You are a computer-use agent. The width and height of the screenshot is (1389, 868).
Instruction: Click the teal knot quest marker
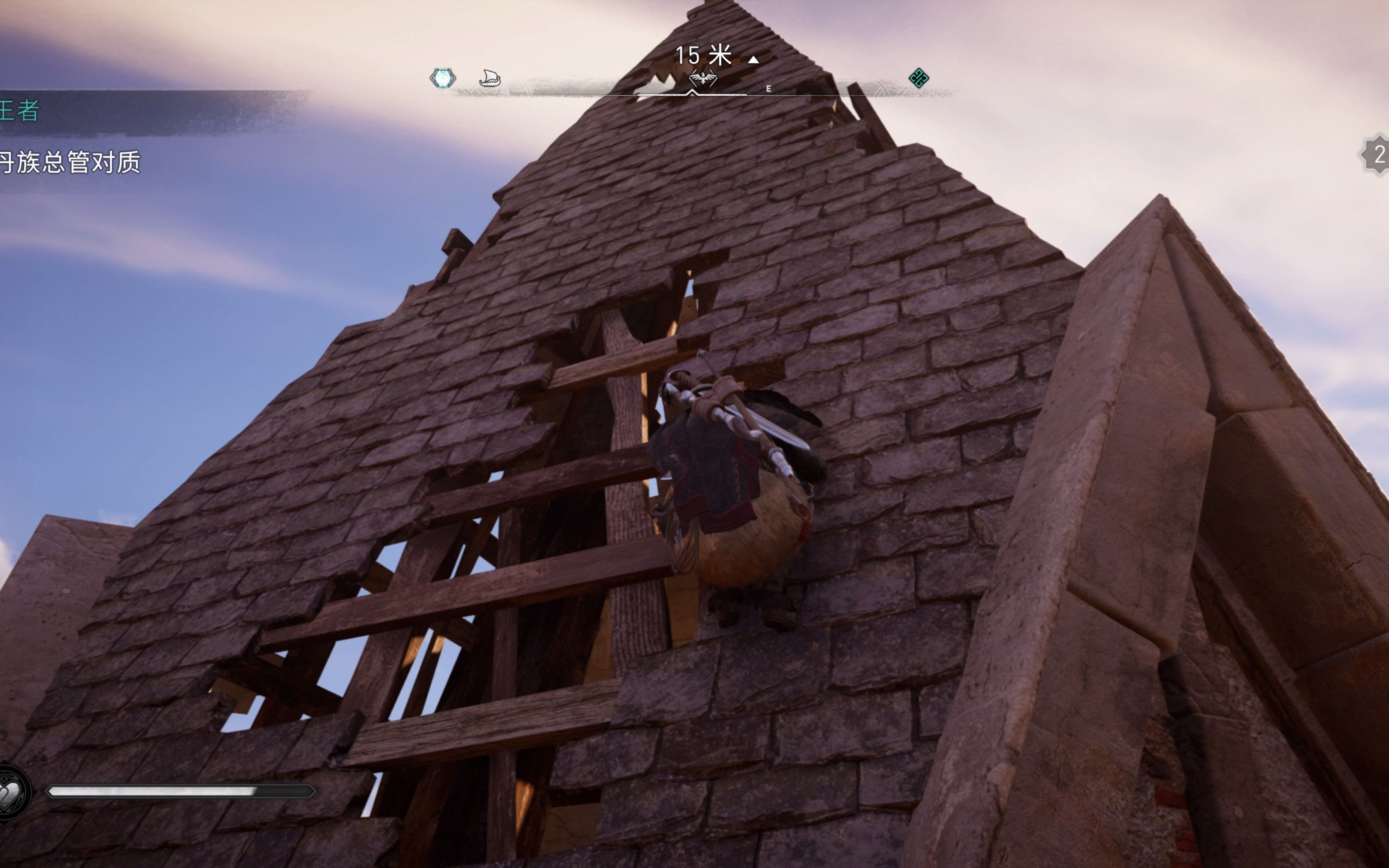[x=918, y=78]
